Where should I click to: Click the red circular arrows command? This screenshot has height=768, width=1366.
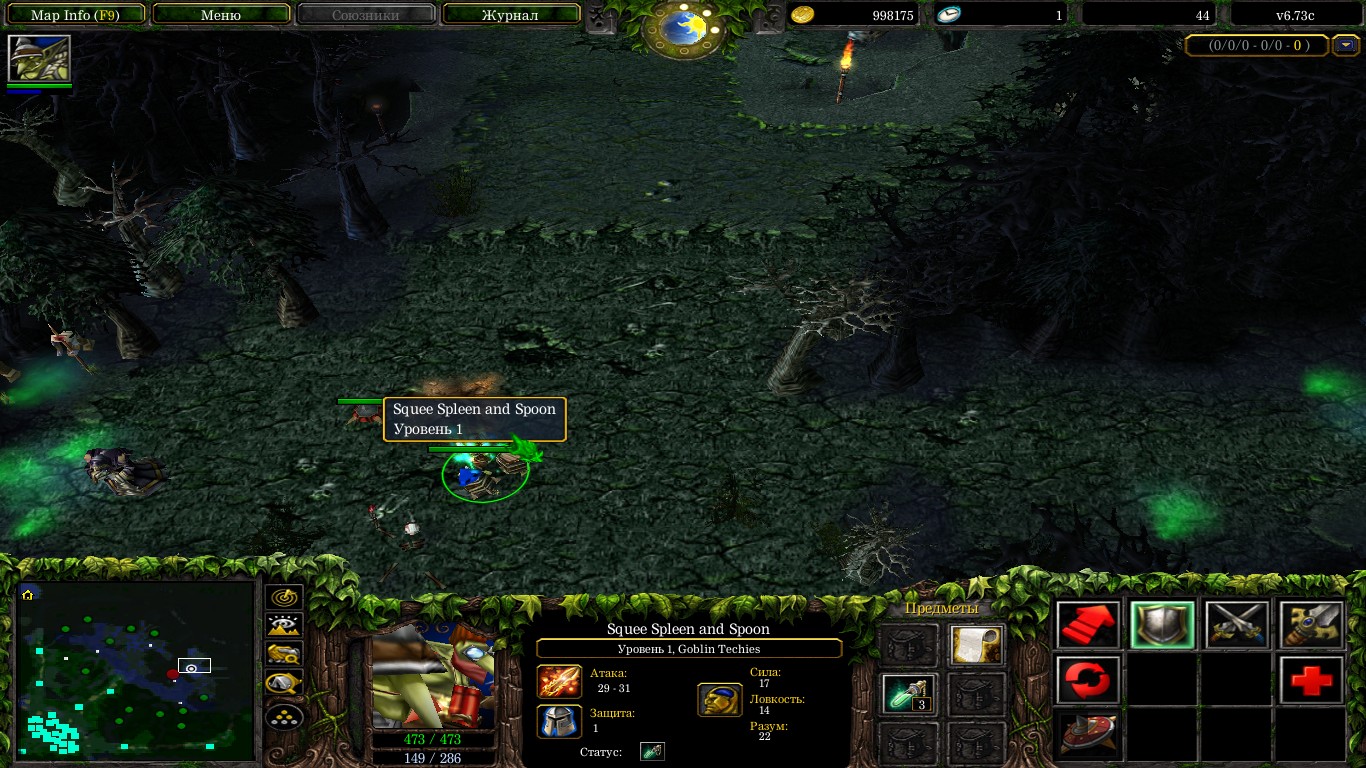coord(1088,681)
